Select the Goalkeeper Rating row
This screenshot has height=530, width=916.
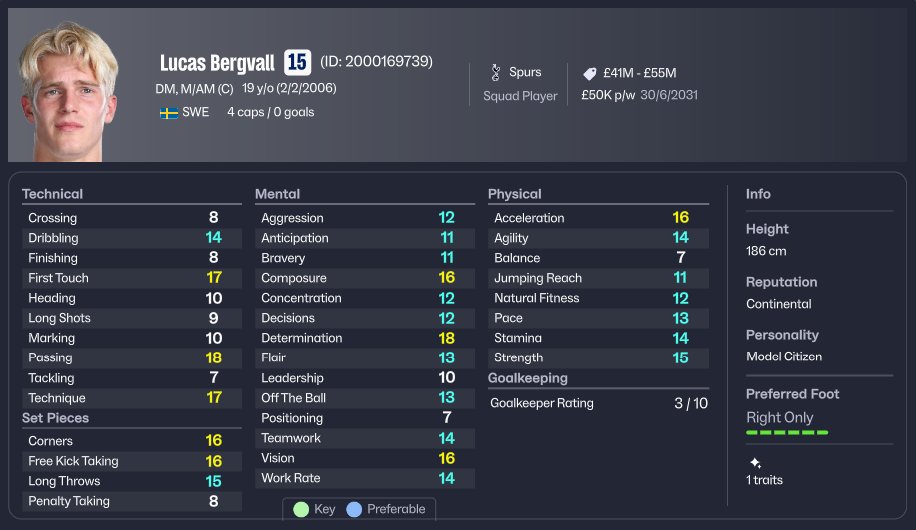597,403
